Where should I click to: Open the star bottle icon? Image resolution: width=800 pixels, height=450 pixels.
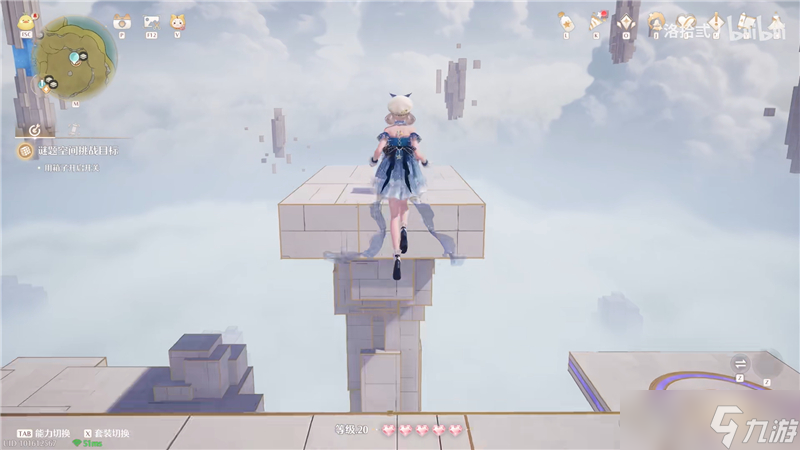tap(566, 20)
